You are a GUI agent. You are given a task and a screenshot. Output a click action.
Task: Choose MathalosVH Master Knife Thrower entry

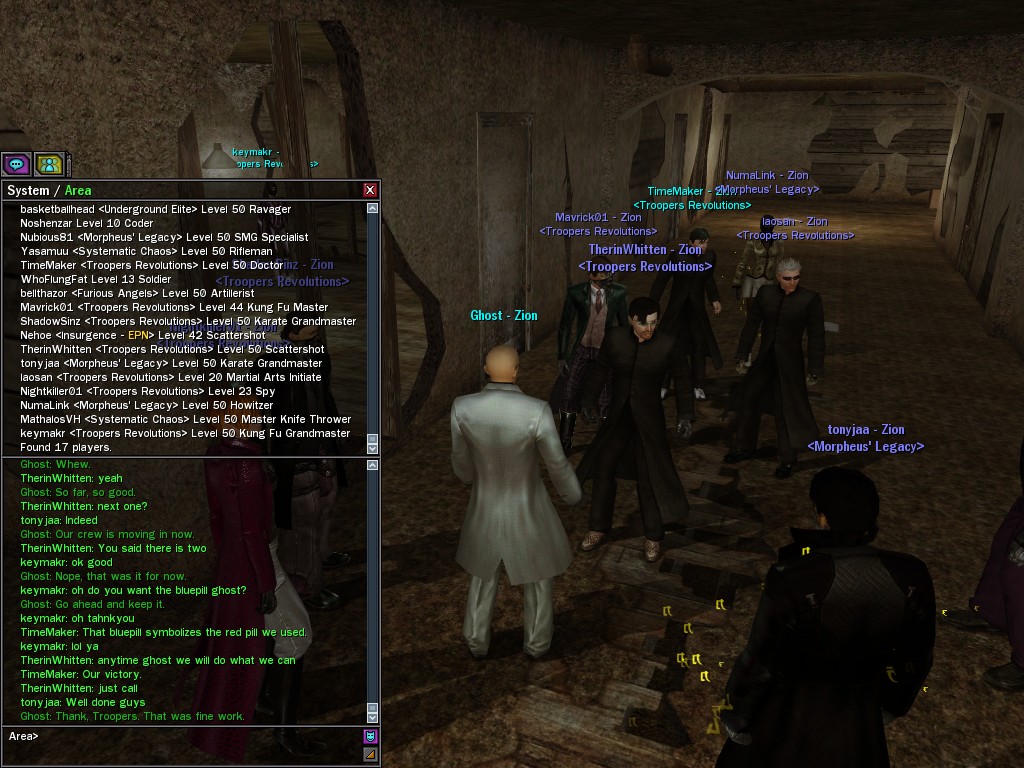186,419
